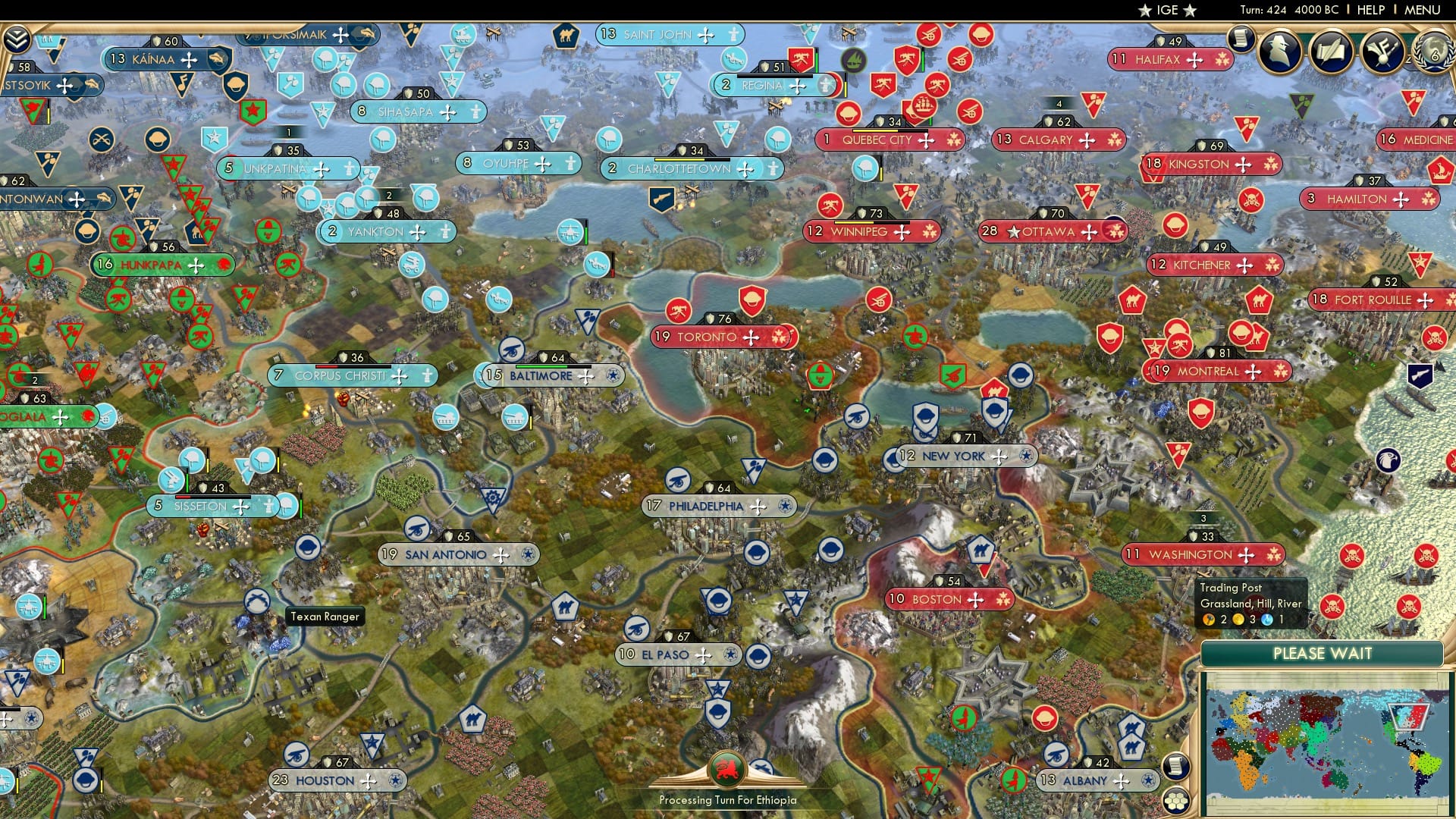Select the New York city banner
Viewport: 1456px width, 819px height.
coord(952,456)
